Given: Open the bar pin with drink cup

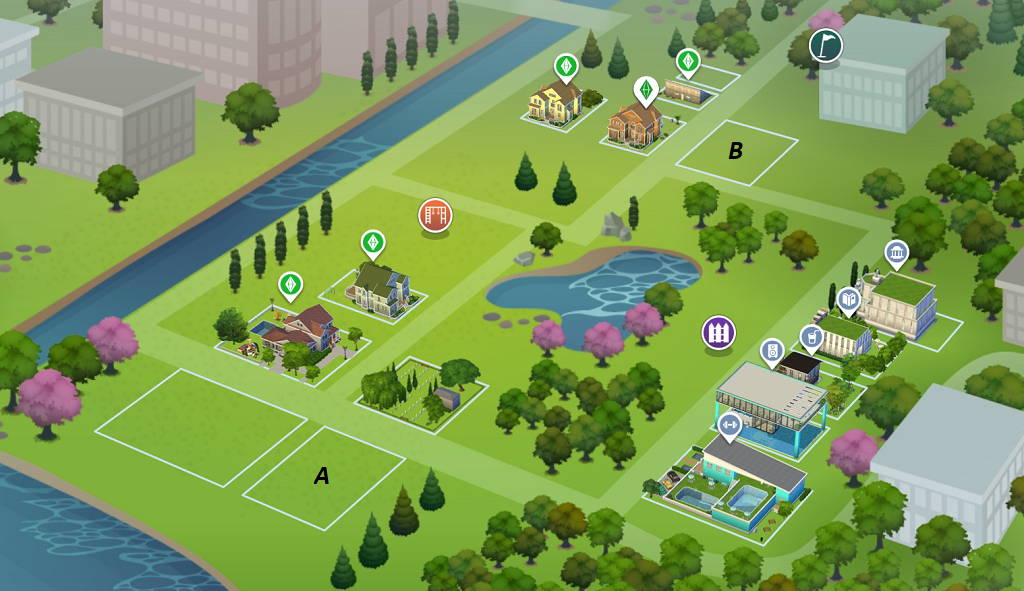Looking at the screenshot, I should [812, 337].
